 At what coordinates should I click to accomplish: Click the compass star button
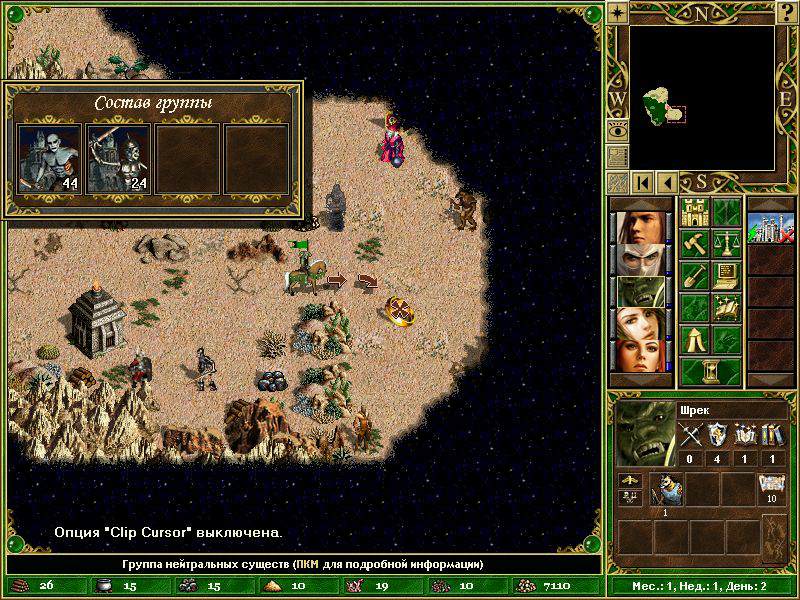coord(618,12)
